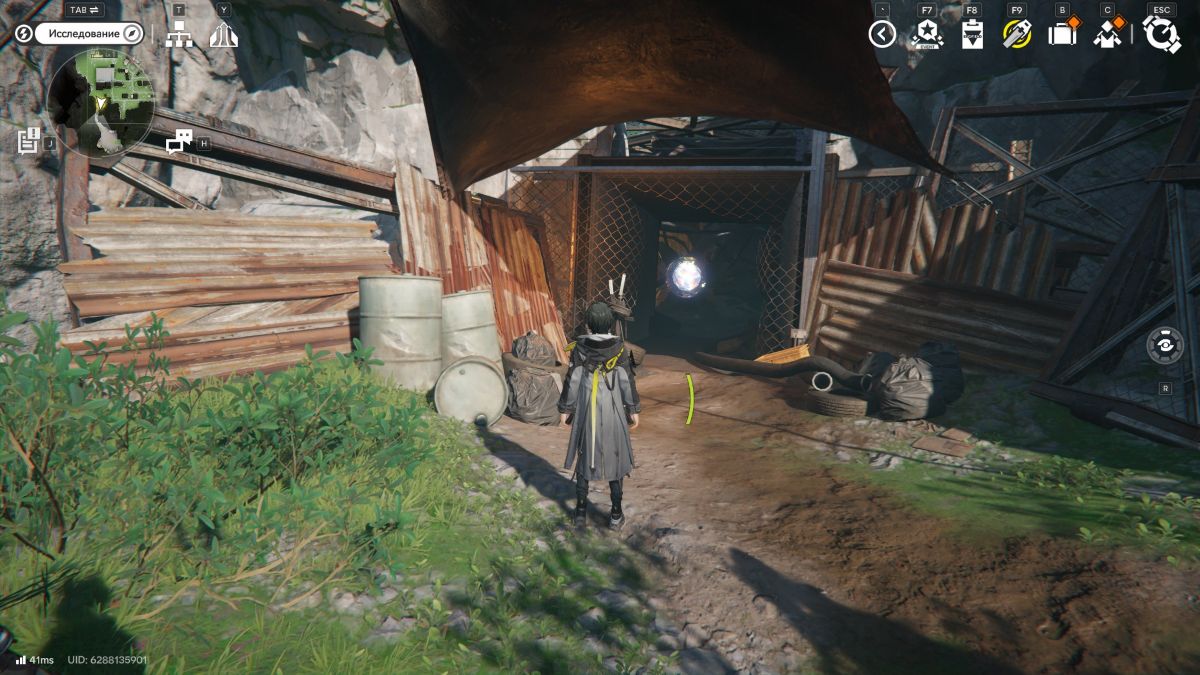The width and height of the screenshot is (1200, 675).
Task: Open the chat speech bubbles icon
Action: [179, 143]
